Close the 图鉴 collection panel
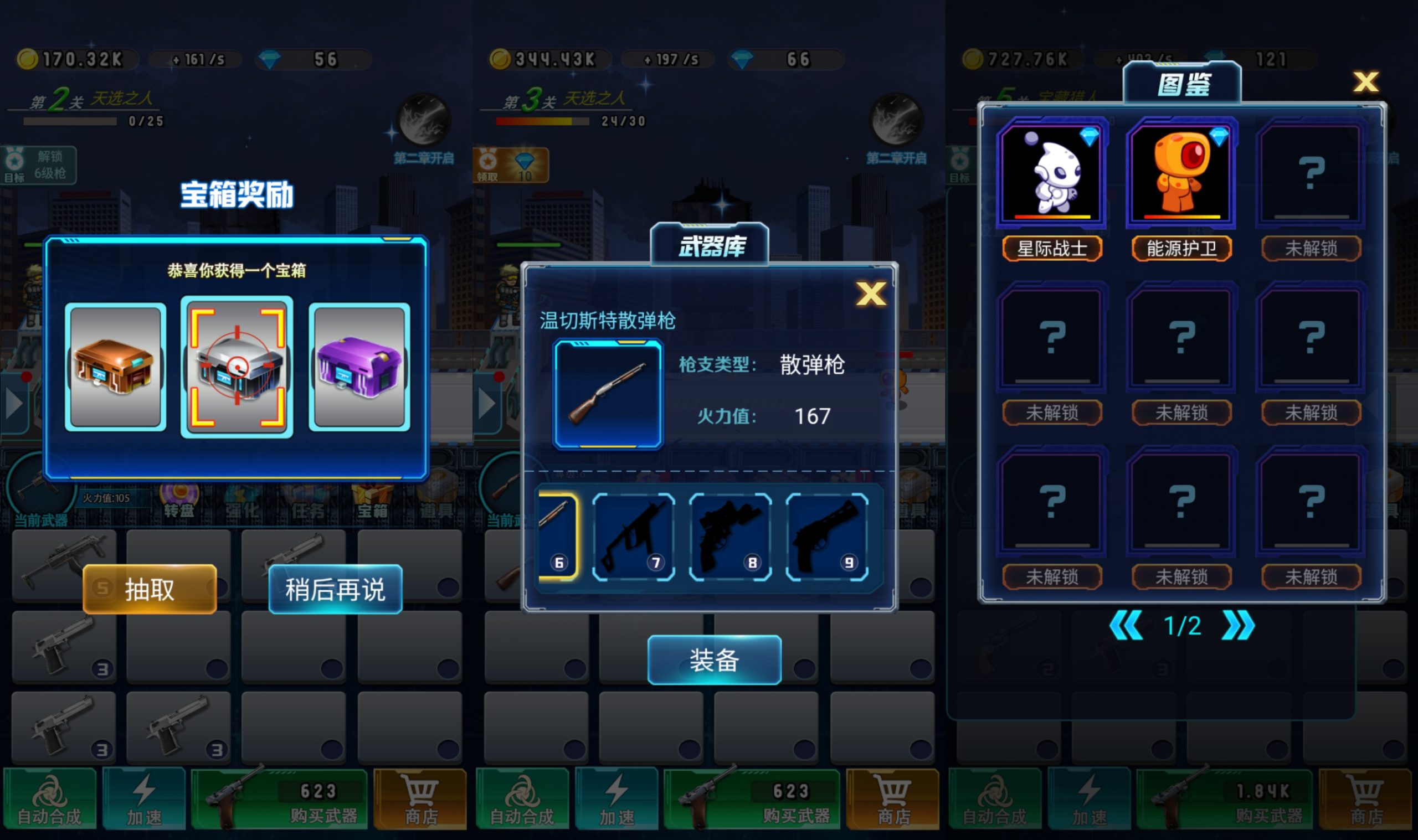The image size is (1418, 840). click(x=1365, y=82)
